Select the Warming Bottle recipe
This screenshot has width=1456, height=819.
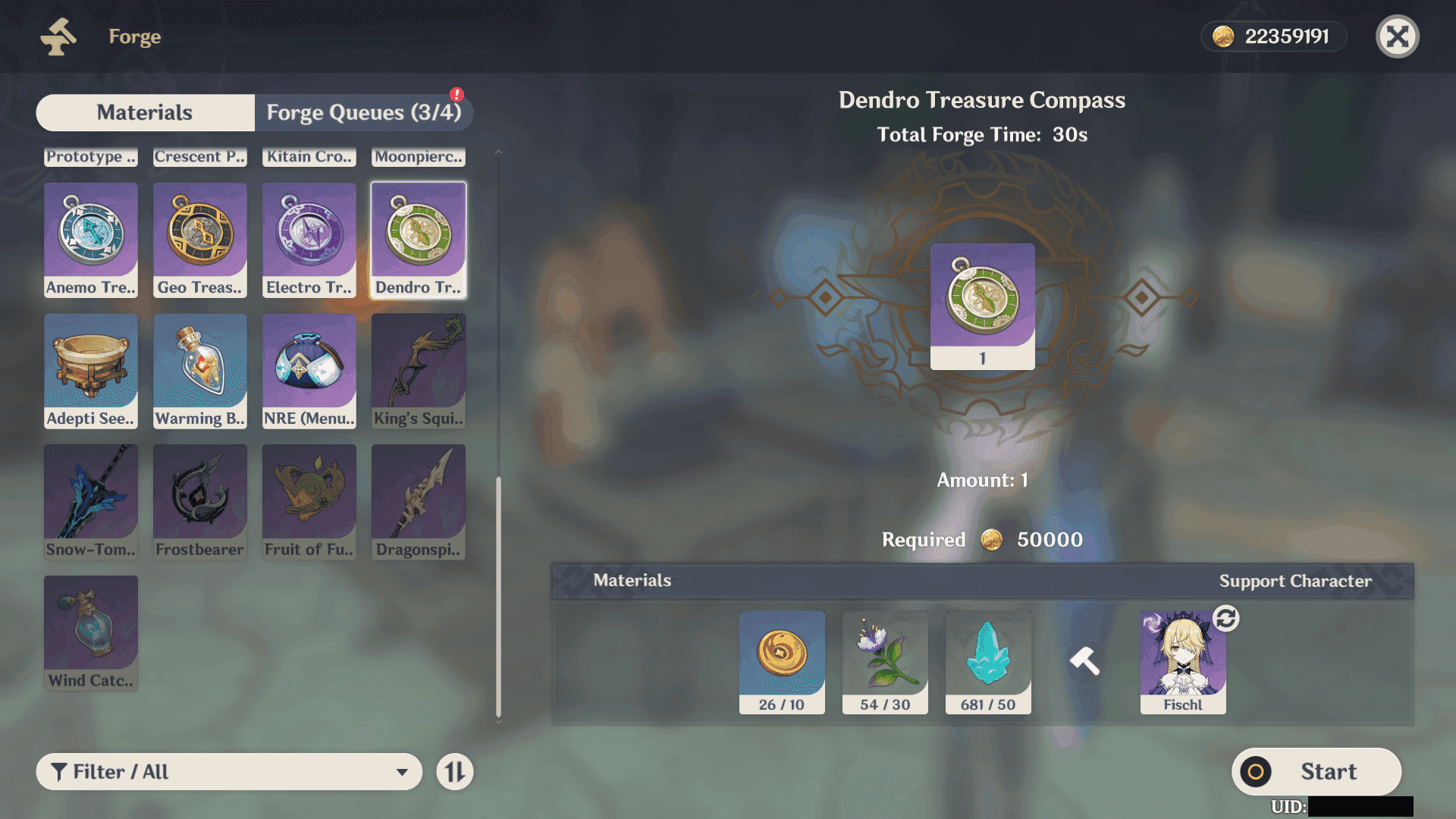tap(200, 371)
